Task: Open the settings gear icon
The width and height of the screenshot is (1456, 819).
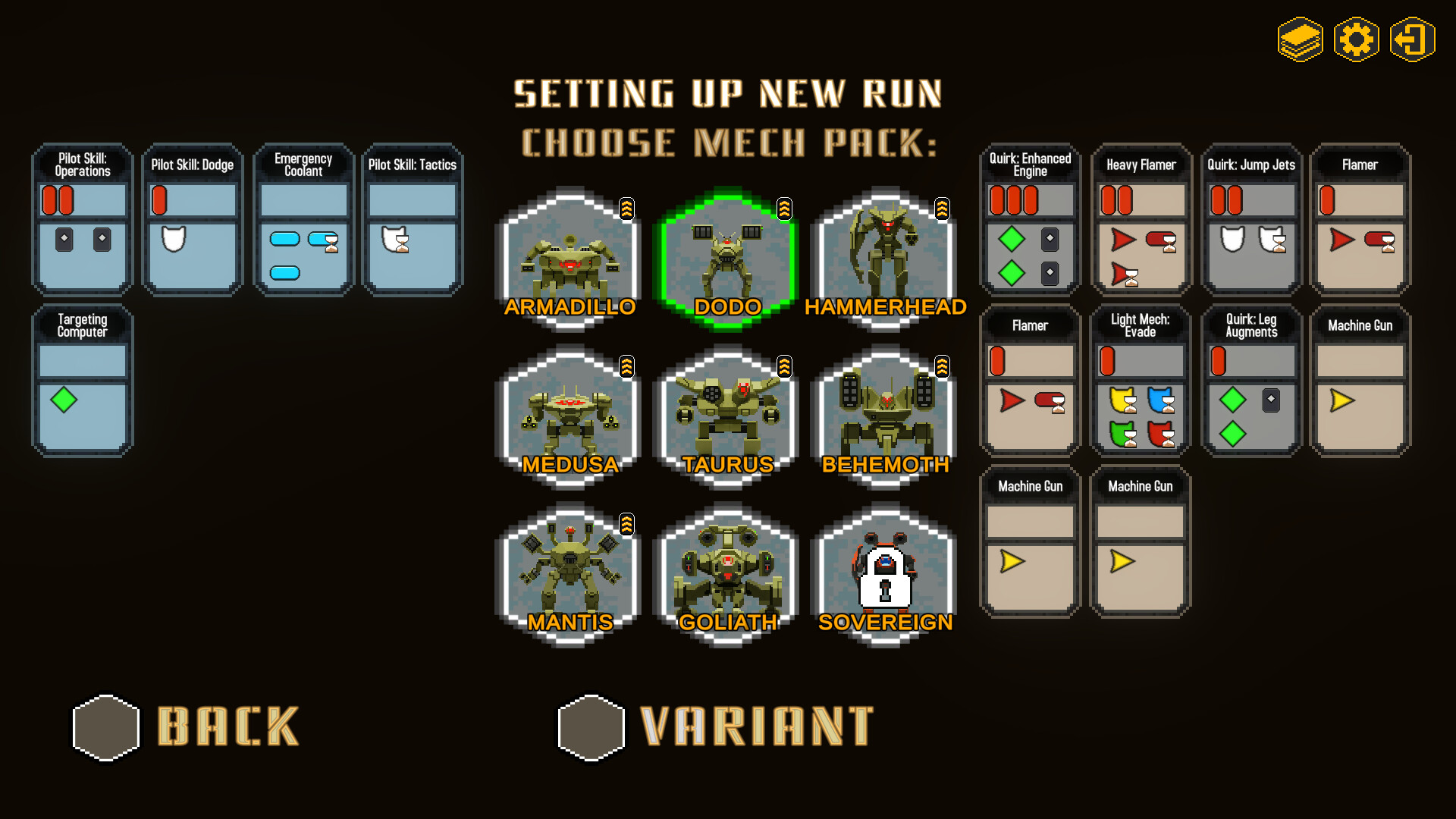Action: point(1357,41)
